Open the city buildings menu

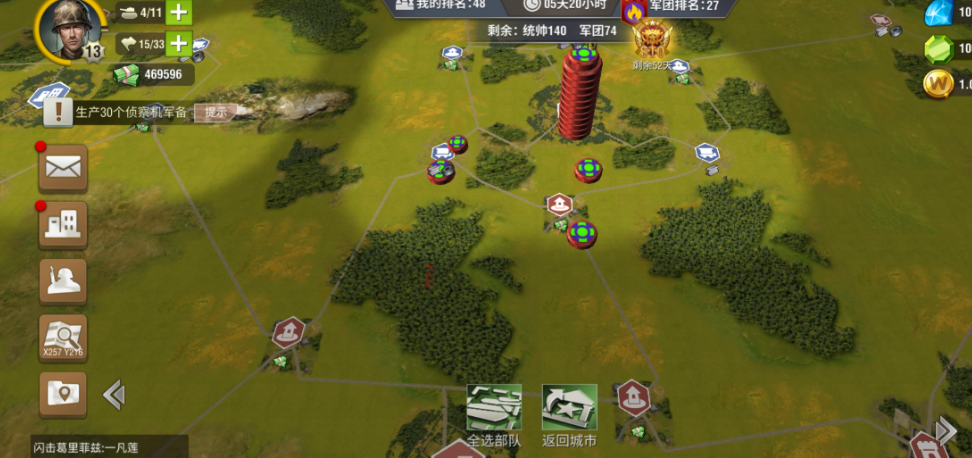tap(63, 225)
